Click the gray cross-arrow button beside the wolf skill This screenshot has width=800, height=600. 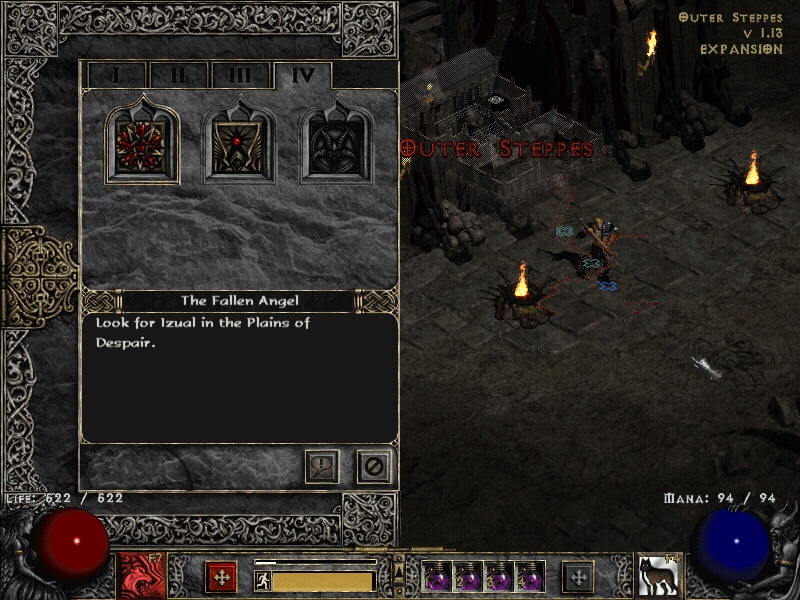[577, 577]
